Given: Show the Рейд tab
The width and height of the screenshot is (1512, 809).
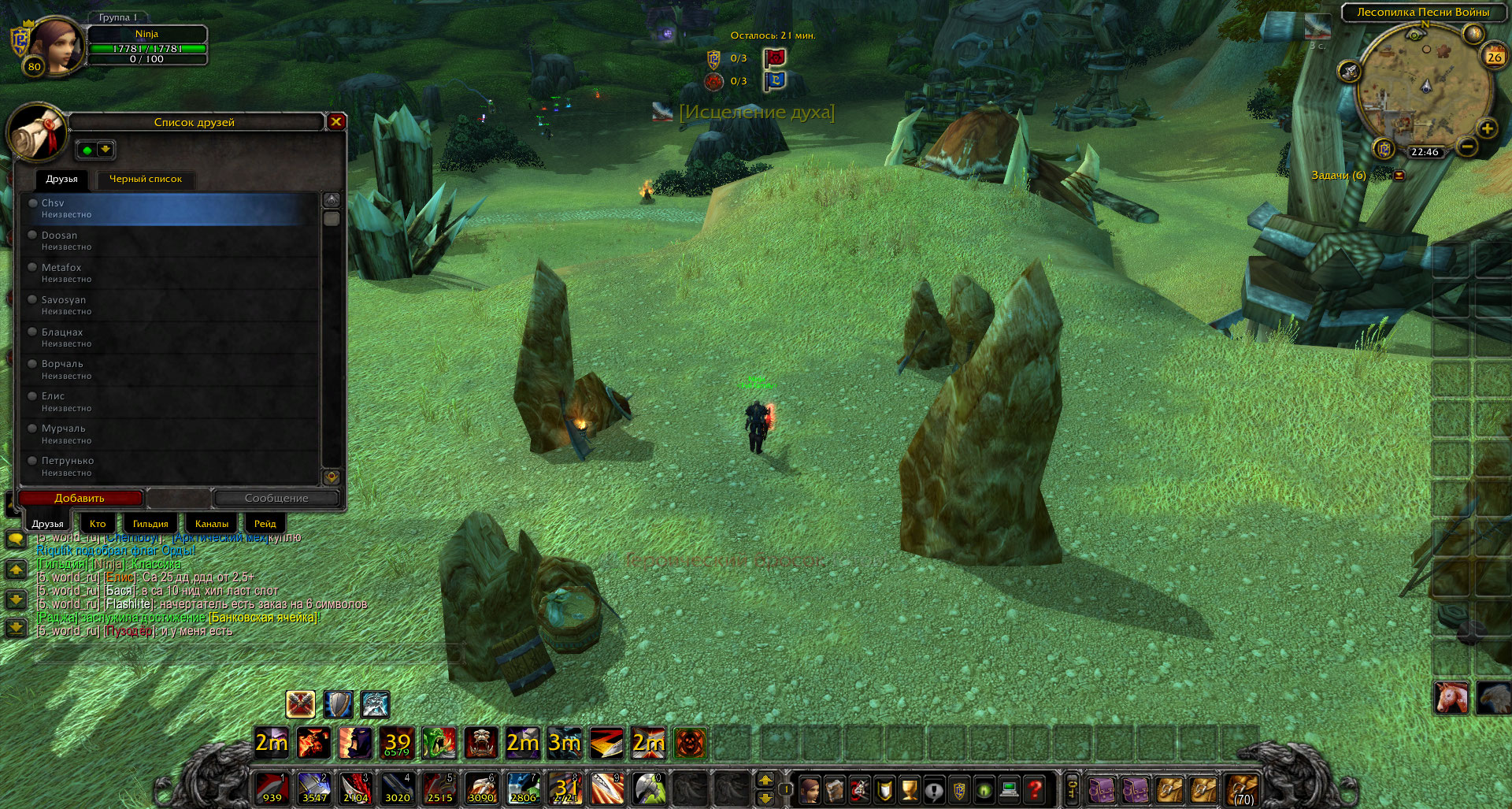Looking at the screenshot, I should (265, 524).
